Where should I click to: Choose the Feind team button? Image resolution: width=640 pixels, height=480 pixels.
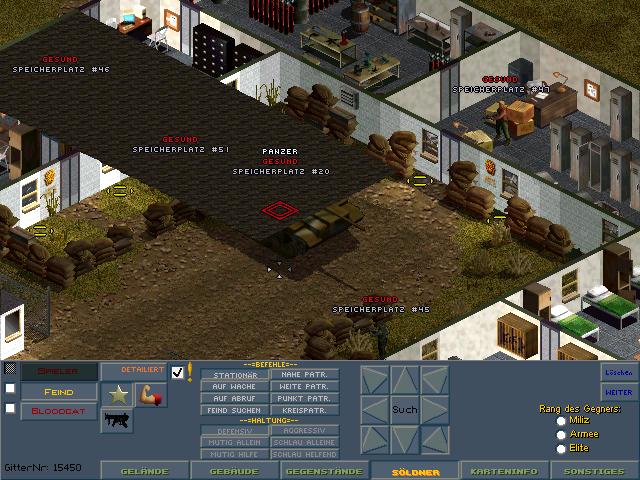click(59, 391)
